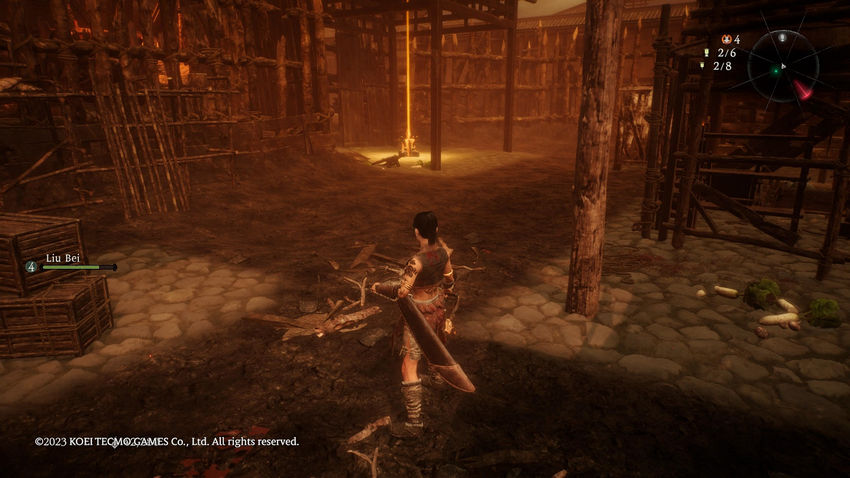The width and height of the screenshot is (850, 478).
Task: Select the red enemy marker on the minimap
Action: pos(803,90)
